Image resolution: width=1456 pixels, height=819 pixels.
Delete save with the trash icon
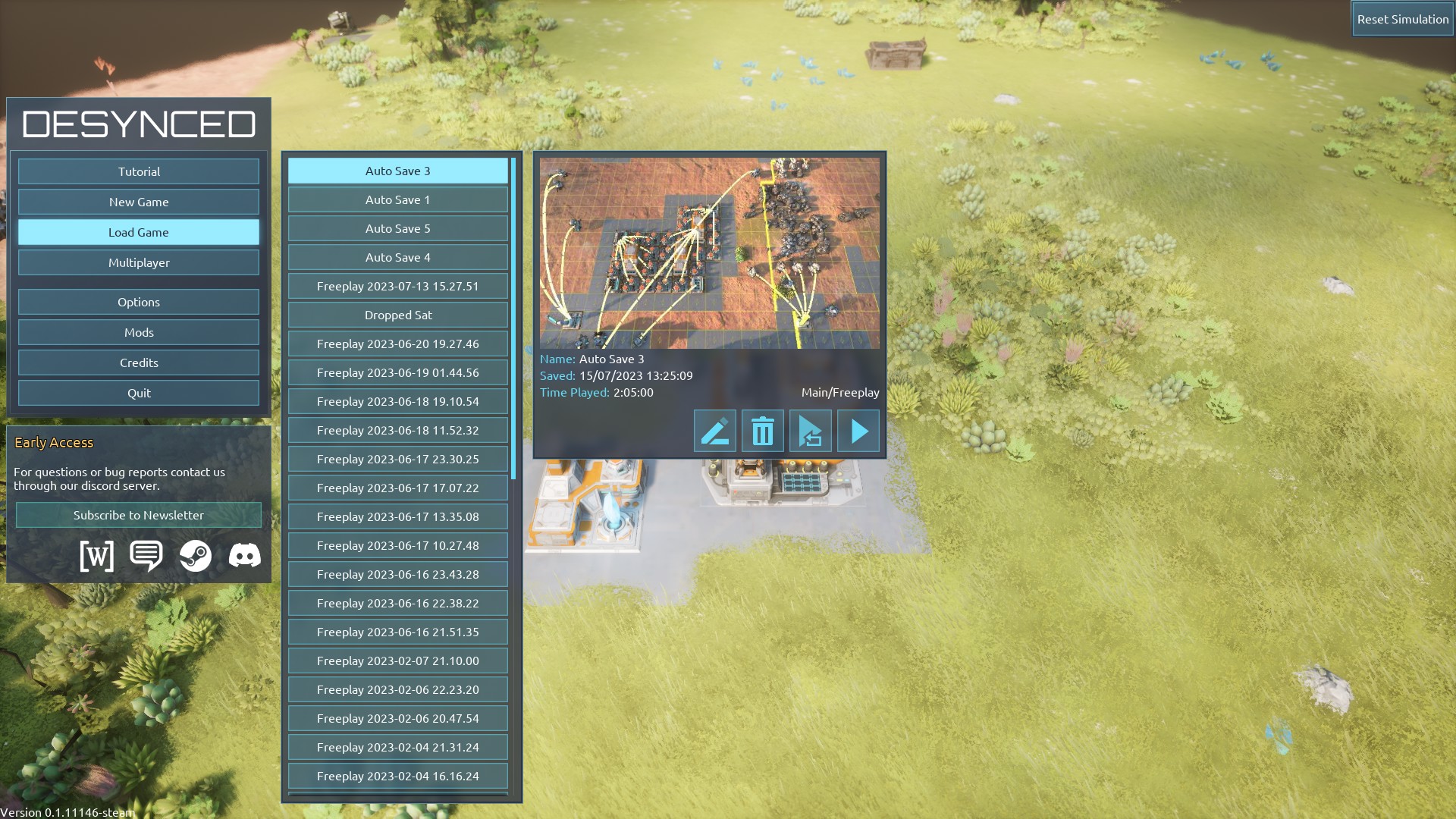(762, 431)
